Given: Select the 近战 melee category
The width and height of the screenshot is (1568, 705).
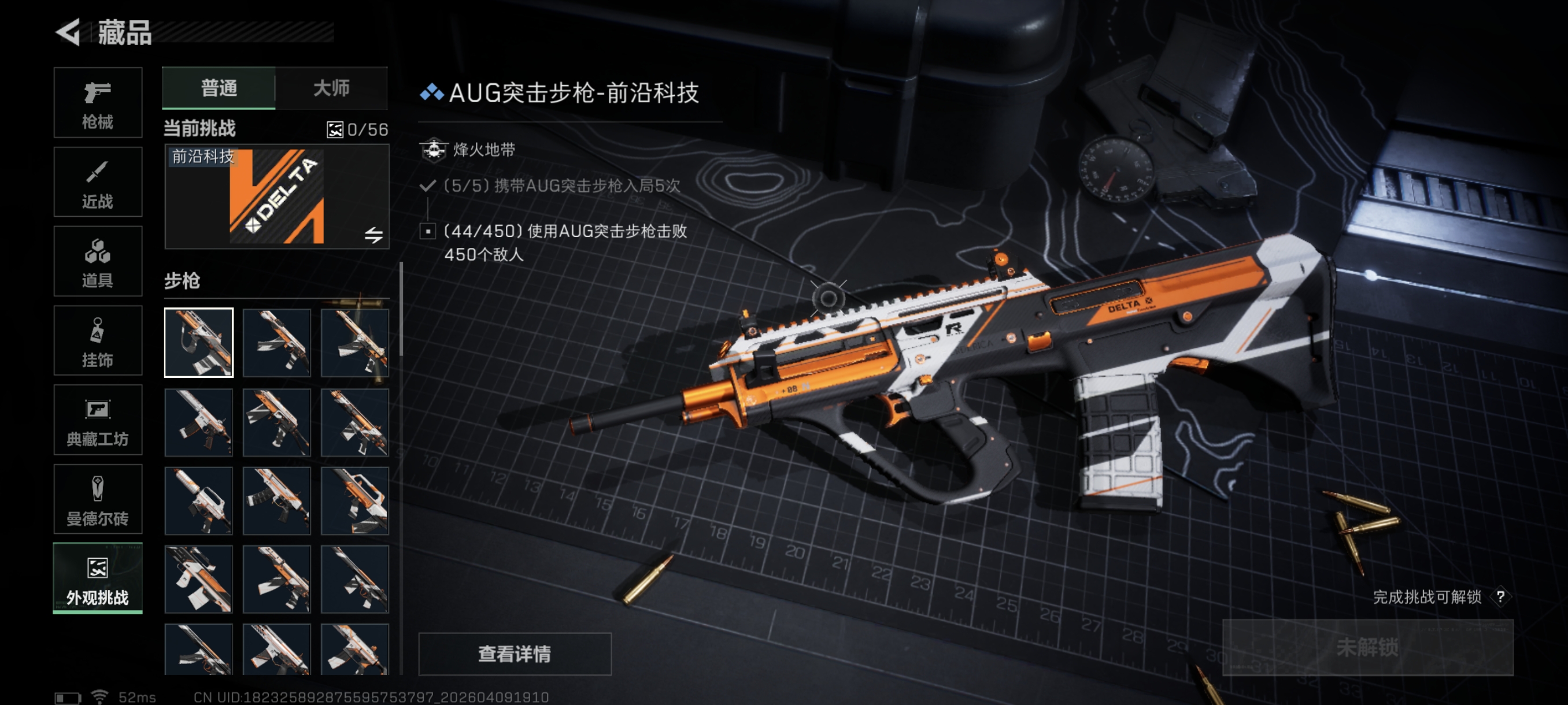Looking at the screenshot, I should coord(97,182).
